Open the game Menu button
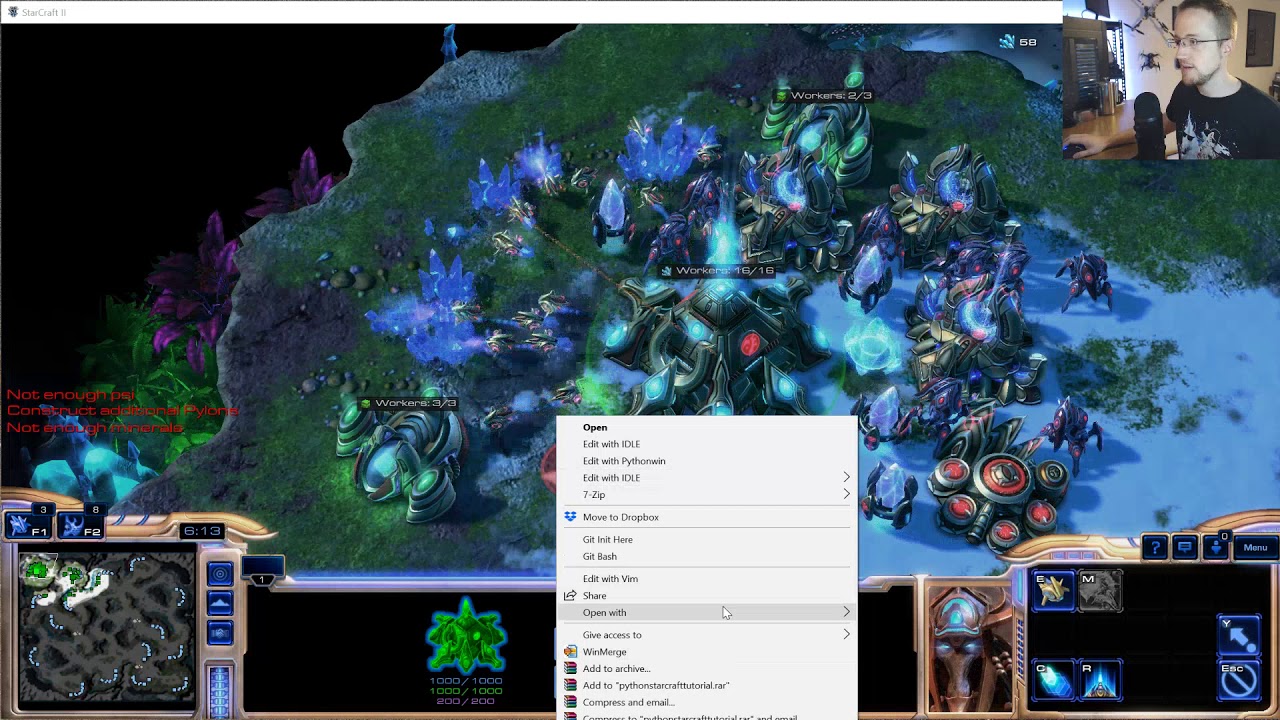The height and width of the screenshot is (720, 1280). point(1255,547)
